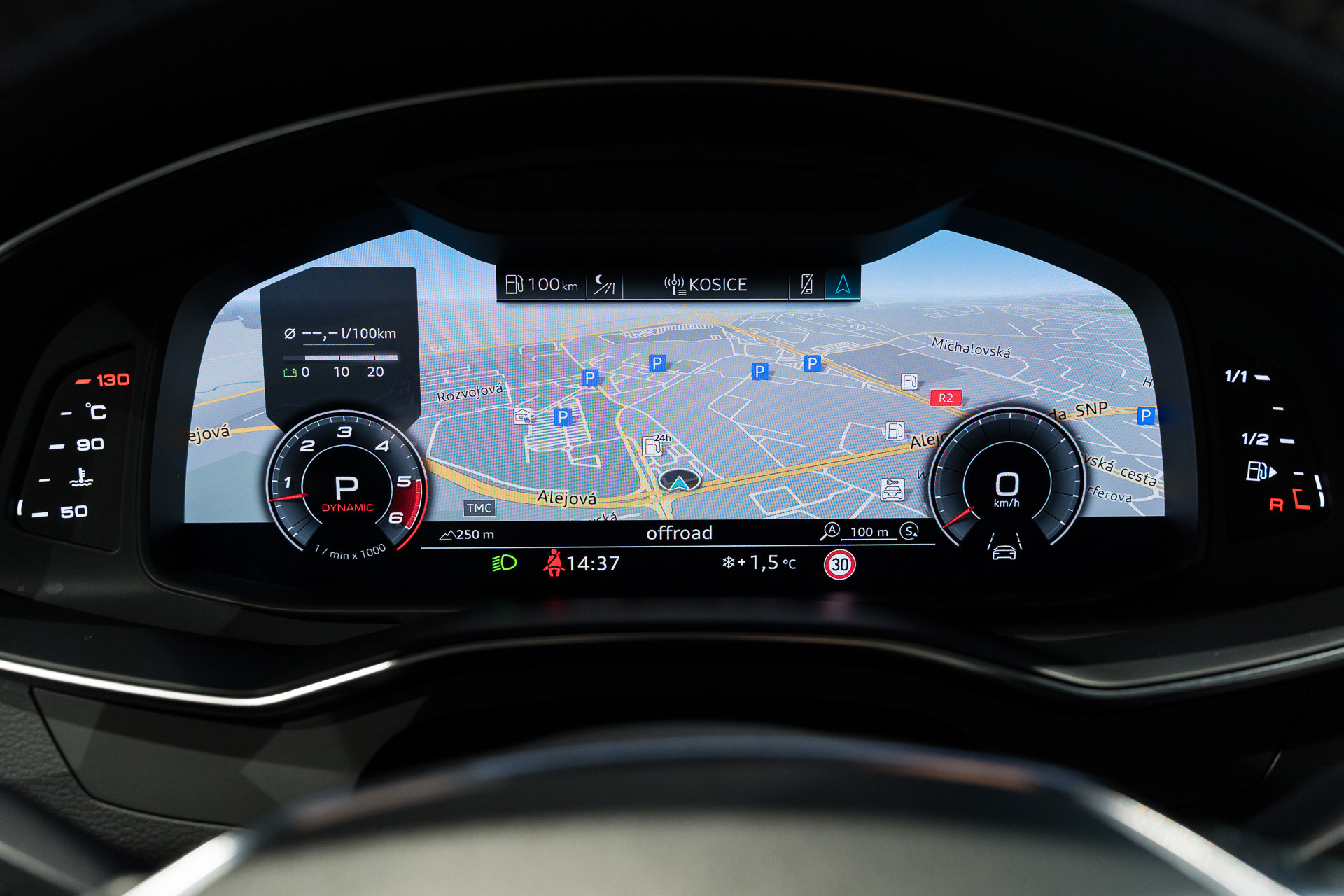Select the crossed-out phone tab
The width and height of the screenshot is (1344, 896).
[x=806, y=284]
